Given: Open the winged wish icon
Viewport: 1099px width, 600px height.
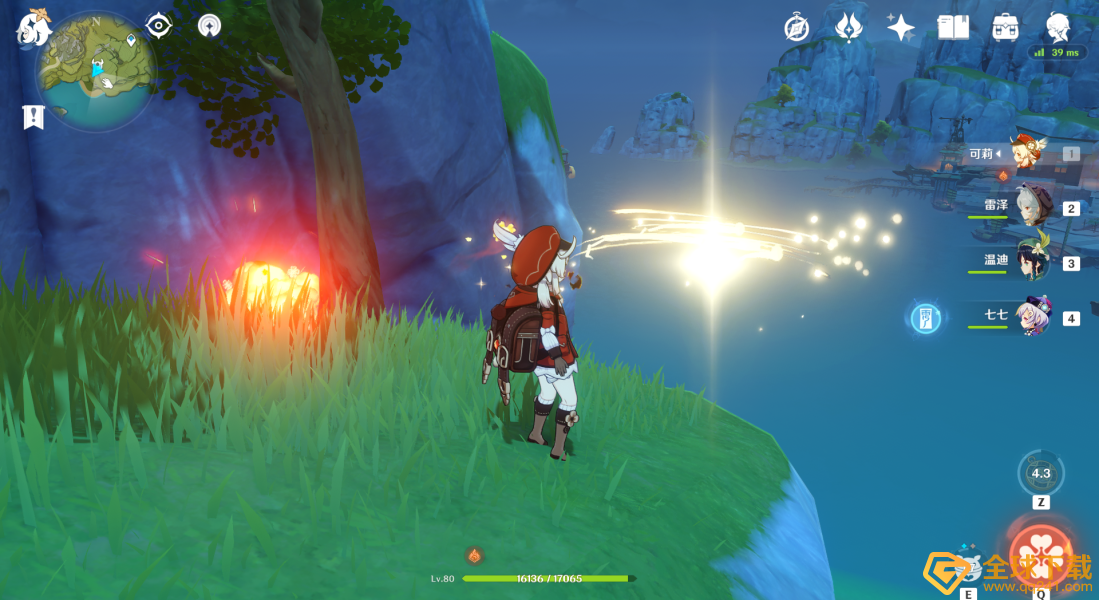Looking at the screenshot, I should point(848,27).
